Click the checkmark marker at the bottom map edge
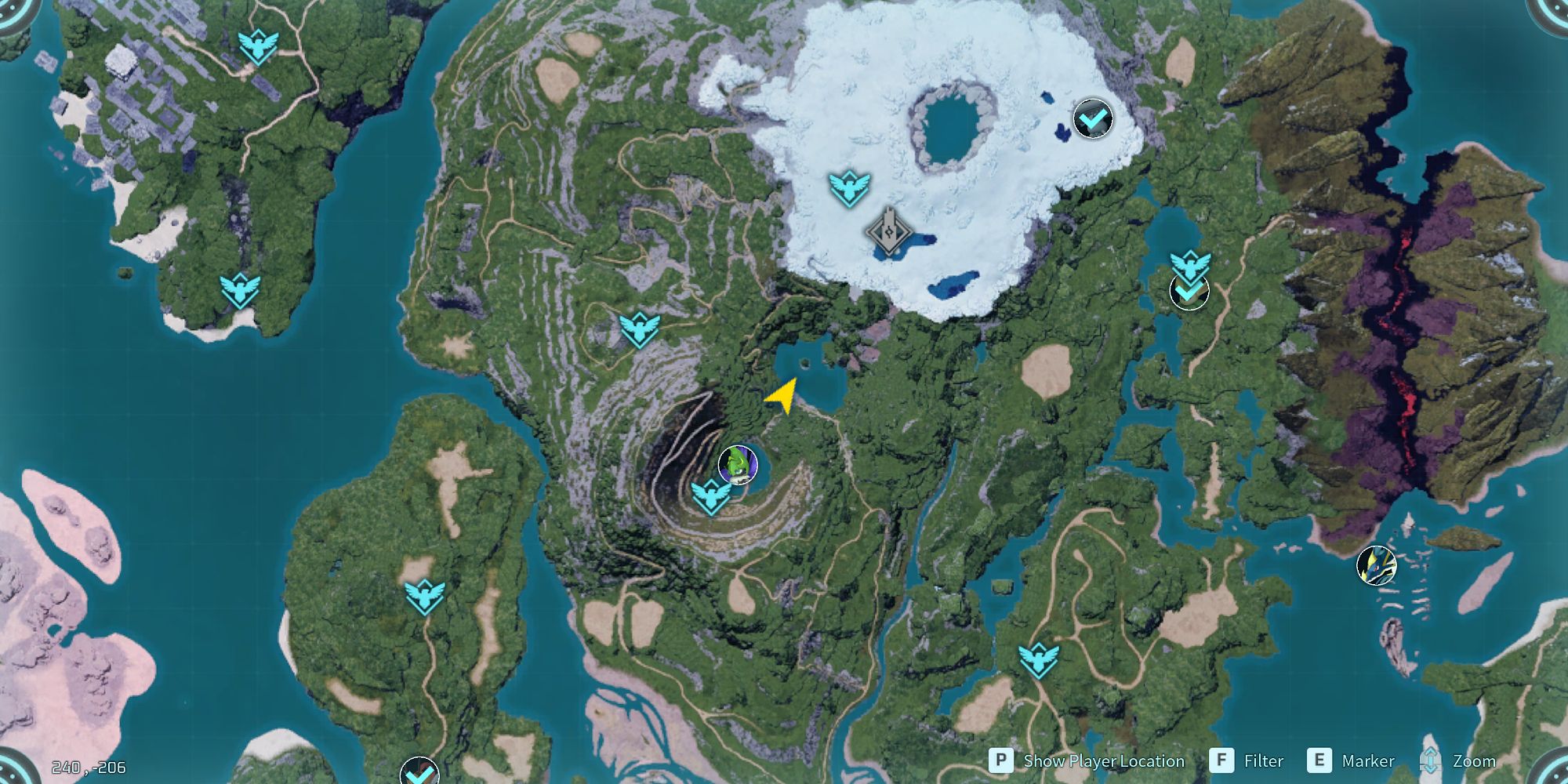1568x784 pixels. (418, 777)
